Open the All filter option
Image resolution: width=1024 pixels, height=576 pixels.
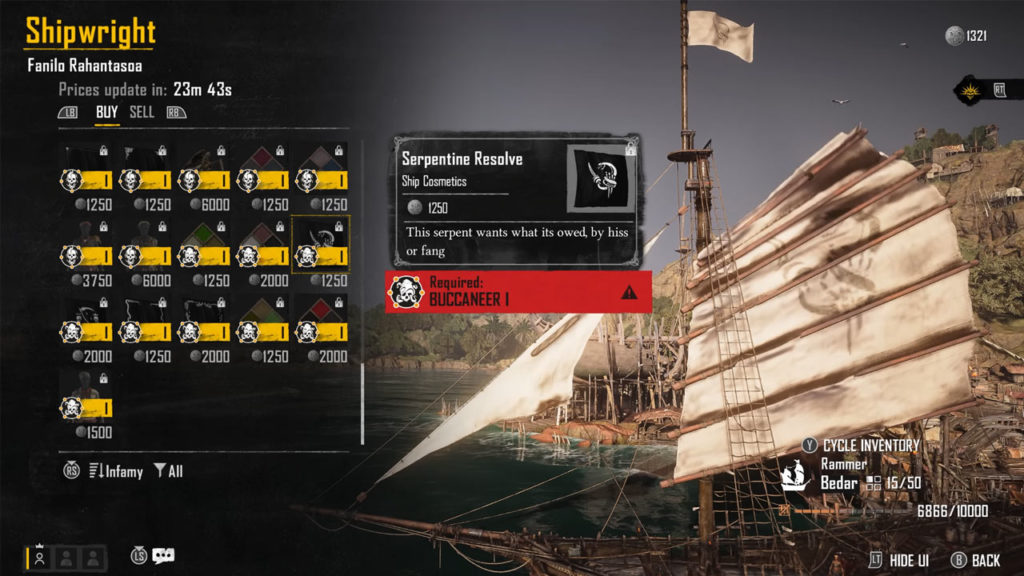point(169,471)
